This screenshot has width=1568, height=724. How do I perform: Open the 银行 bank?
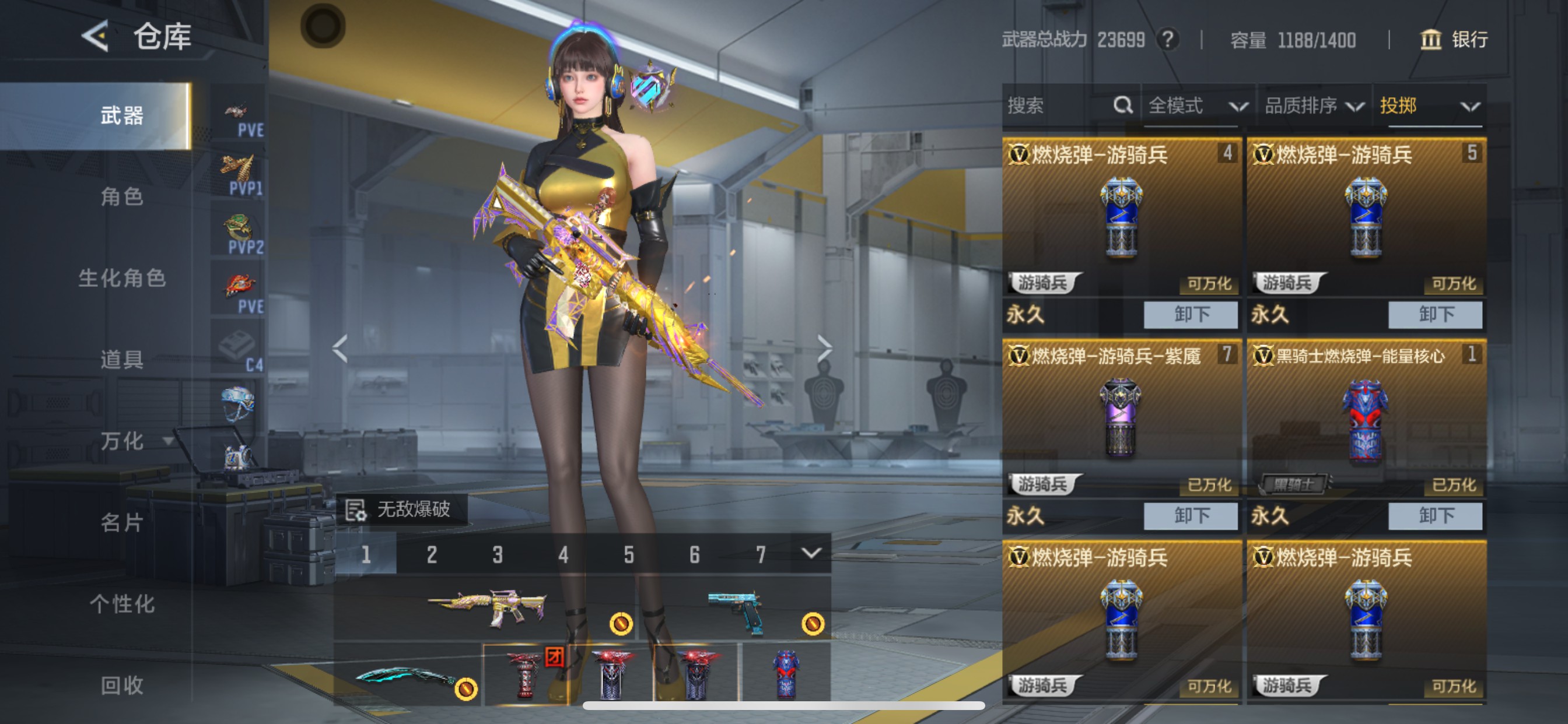[x=1454, y=40]
